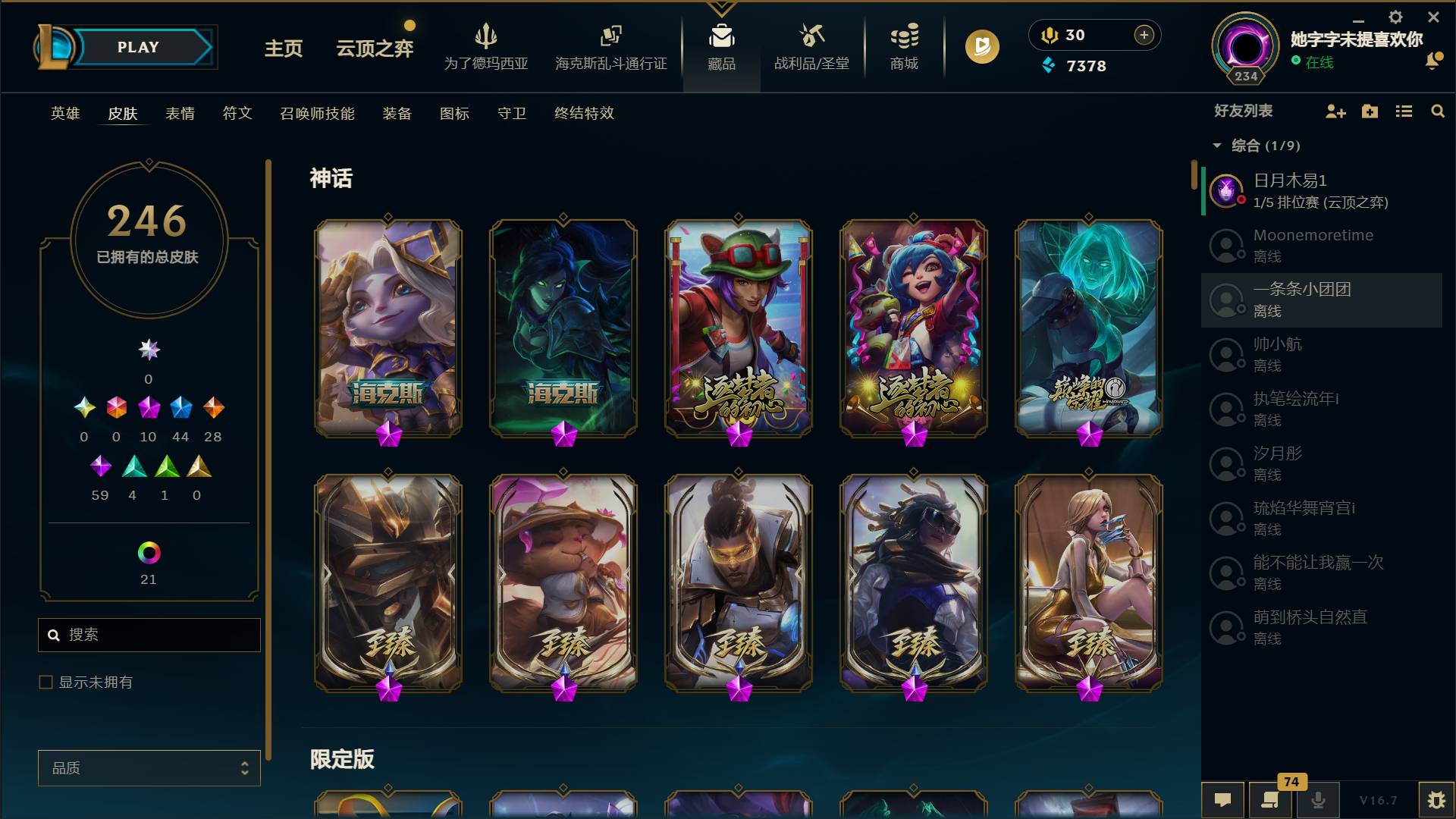This screenshot has height=819, width=1456.
Task: Click the chroma color wheel showing 21
Action: 149,555
